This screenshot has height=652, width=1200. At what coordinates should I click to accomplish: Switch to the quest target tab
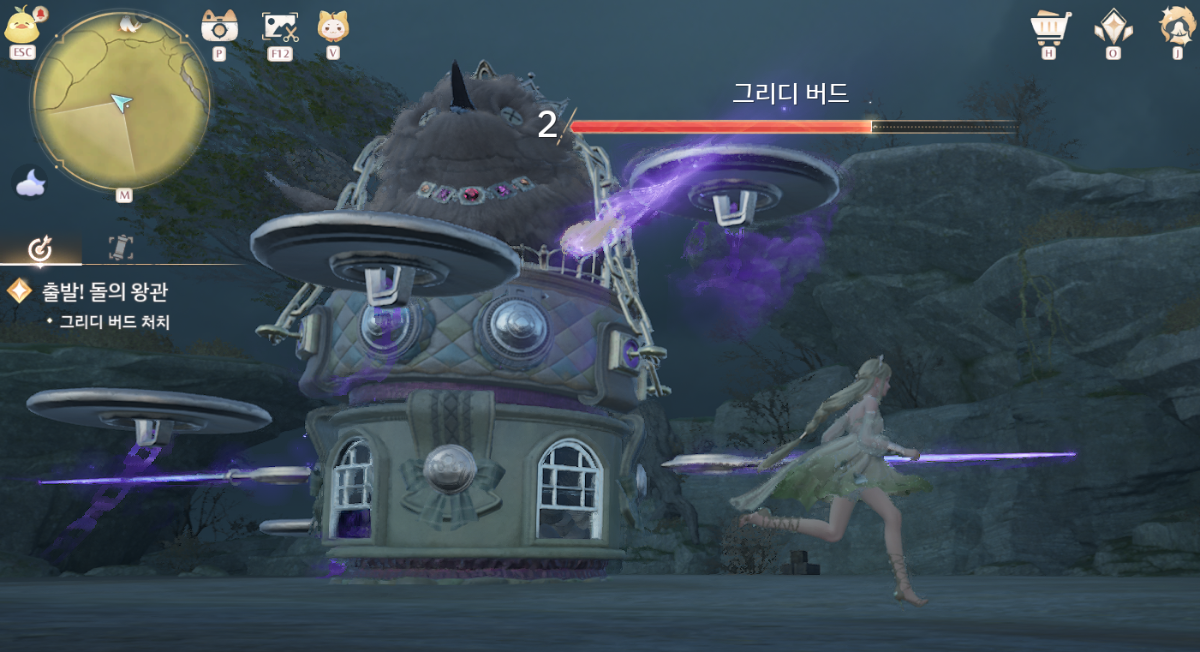[41, 248]
